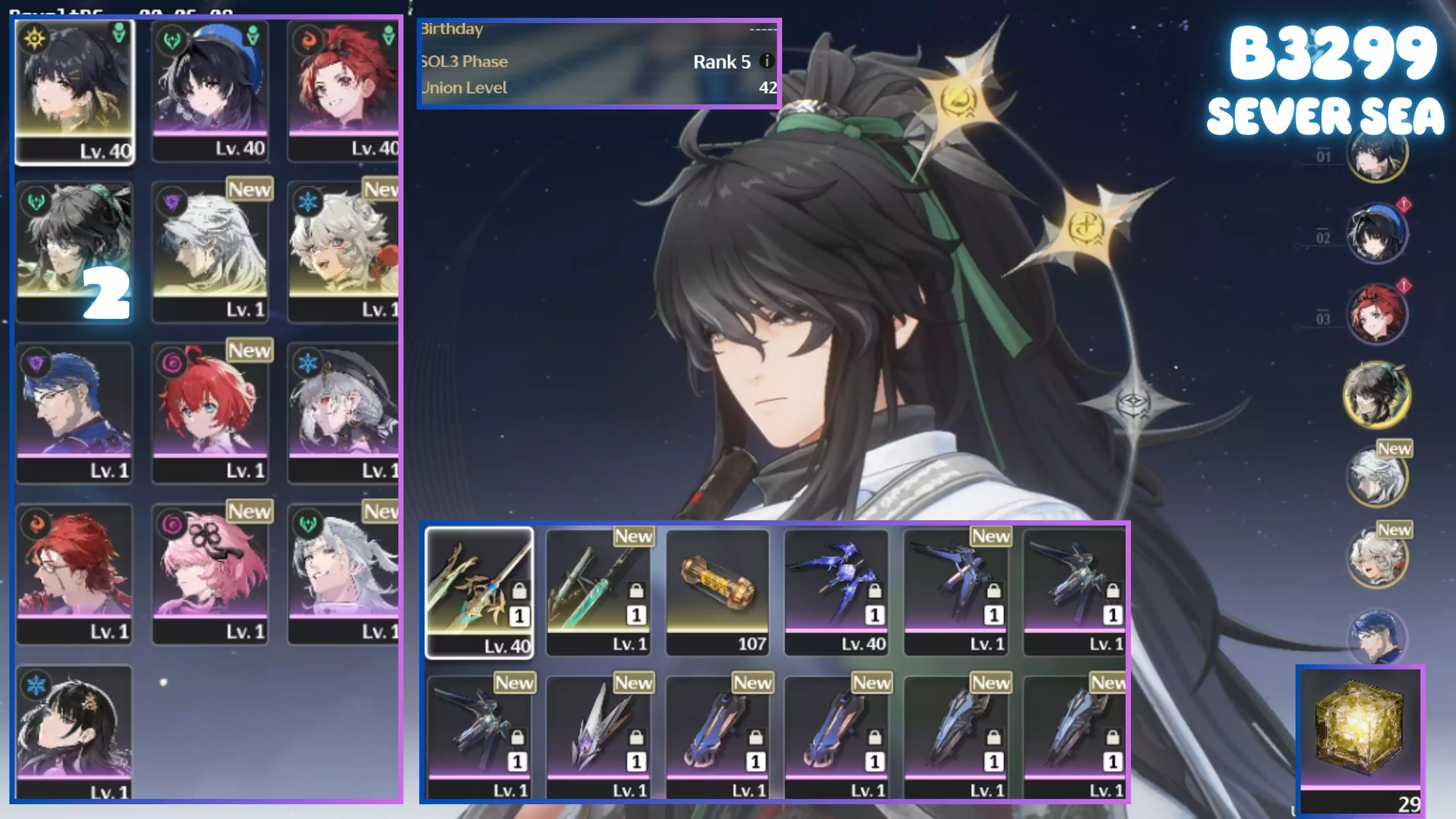Image resolution: width=1456 pixels, height=819 pixels.
Task: Choose the Lv. 1 red-haired Fusion character with glasses
Action: 75,574
